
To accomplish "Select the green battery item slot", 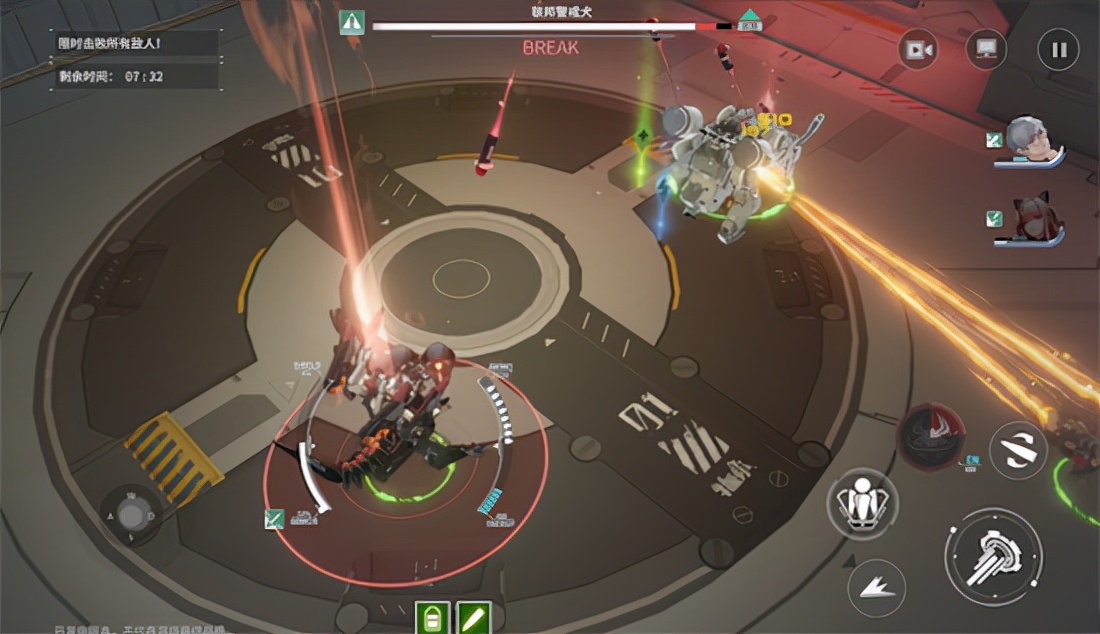I will (x=432, y=617).
